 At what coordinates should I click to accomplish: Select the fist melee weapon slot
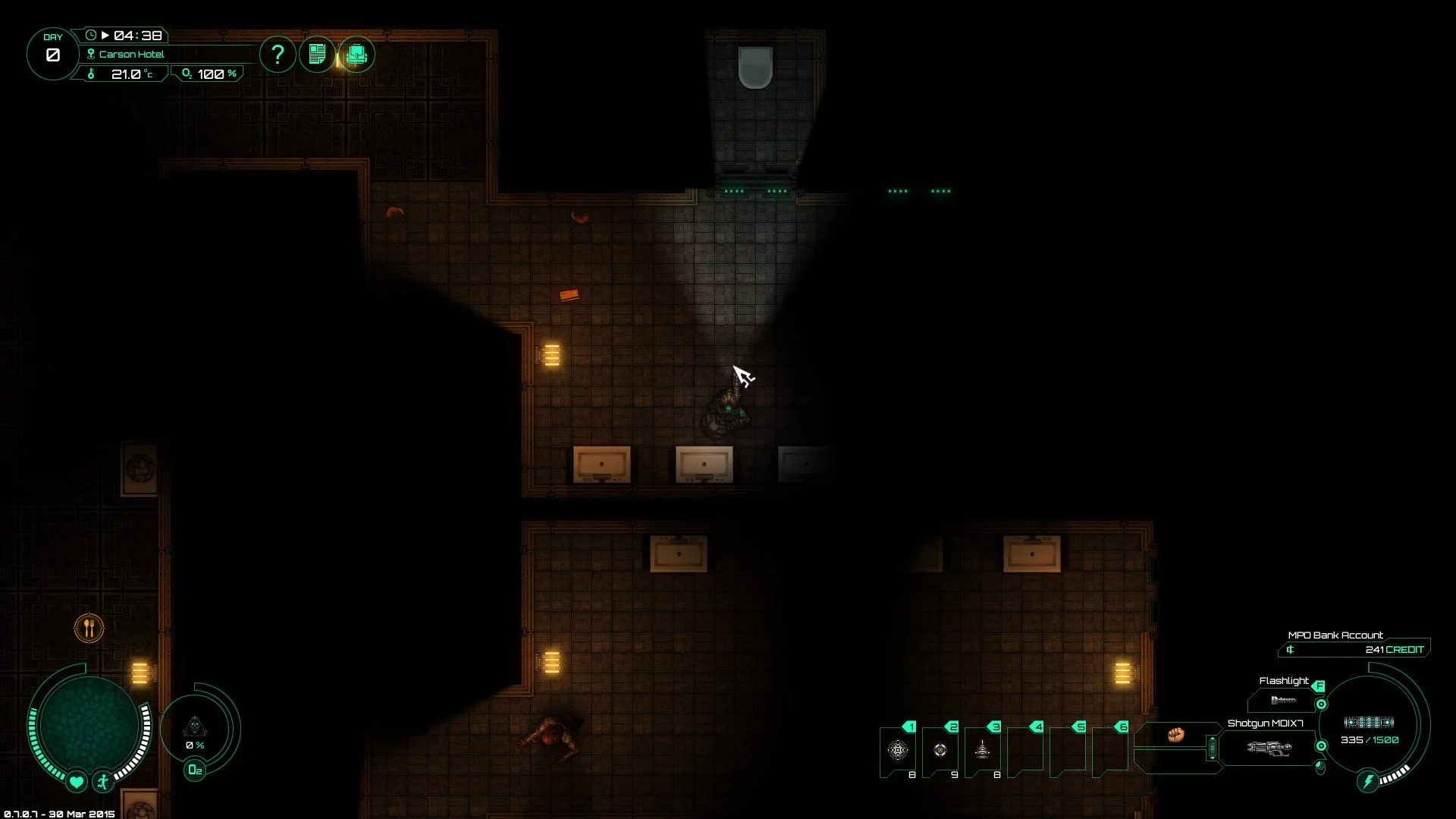tap(1176, 734)
